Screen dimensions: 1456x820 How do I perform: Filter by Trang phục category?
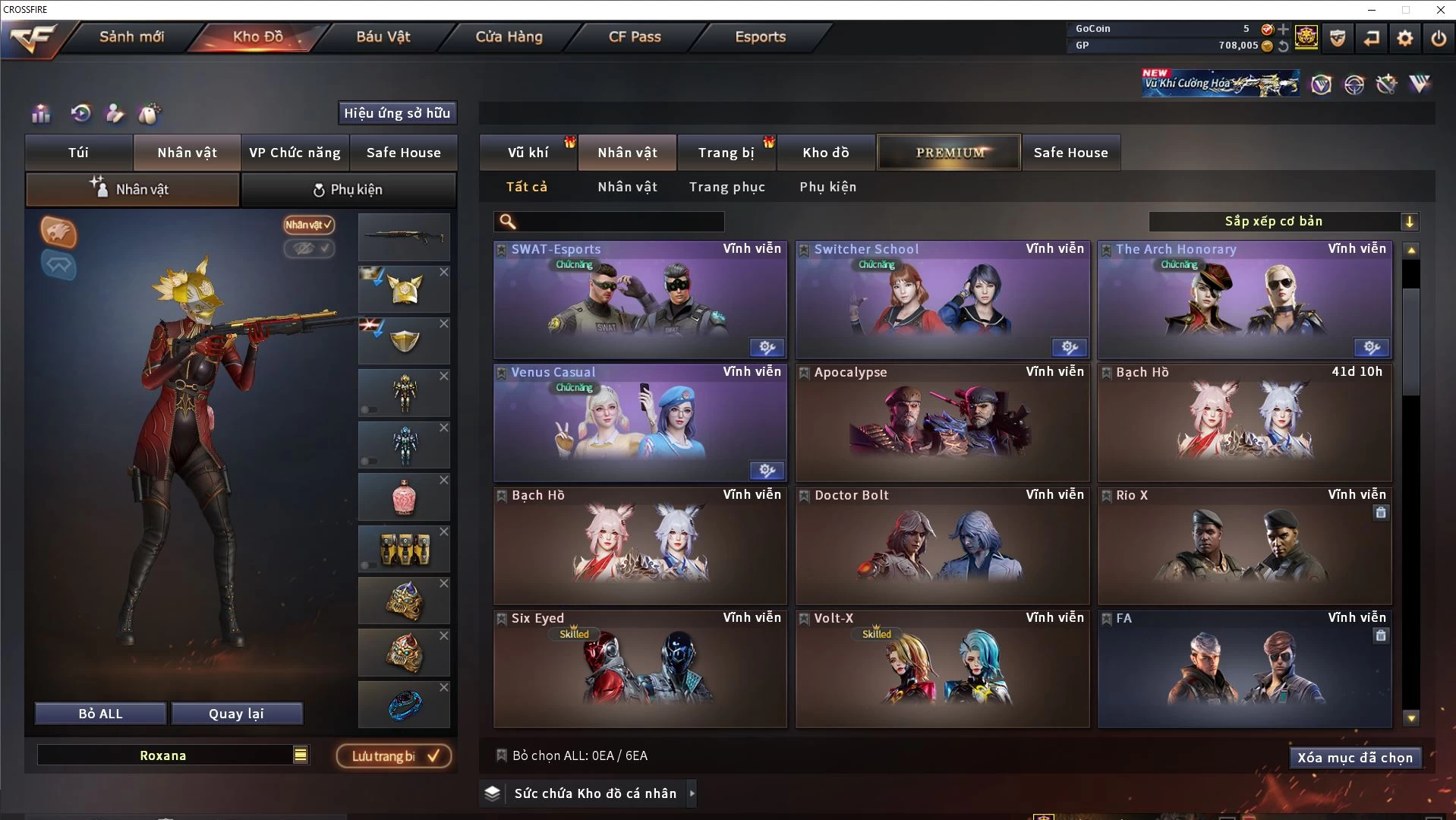click(726, 187)
